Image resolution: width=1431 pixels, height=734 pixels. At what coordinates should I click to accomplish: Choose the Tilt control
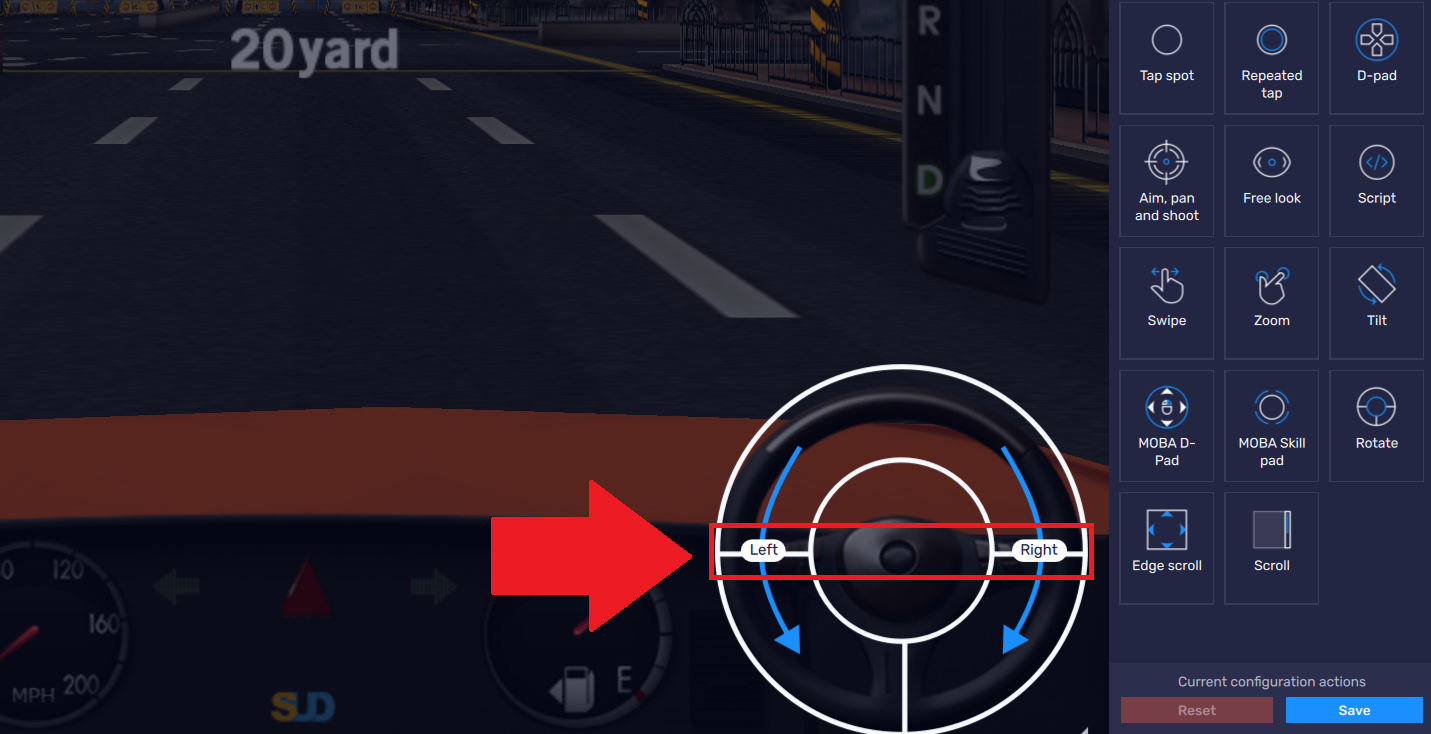pyautogui.click(x=1376, y=303)
